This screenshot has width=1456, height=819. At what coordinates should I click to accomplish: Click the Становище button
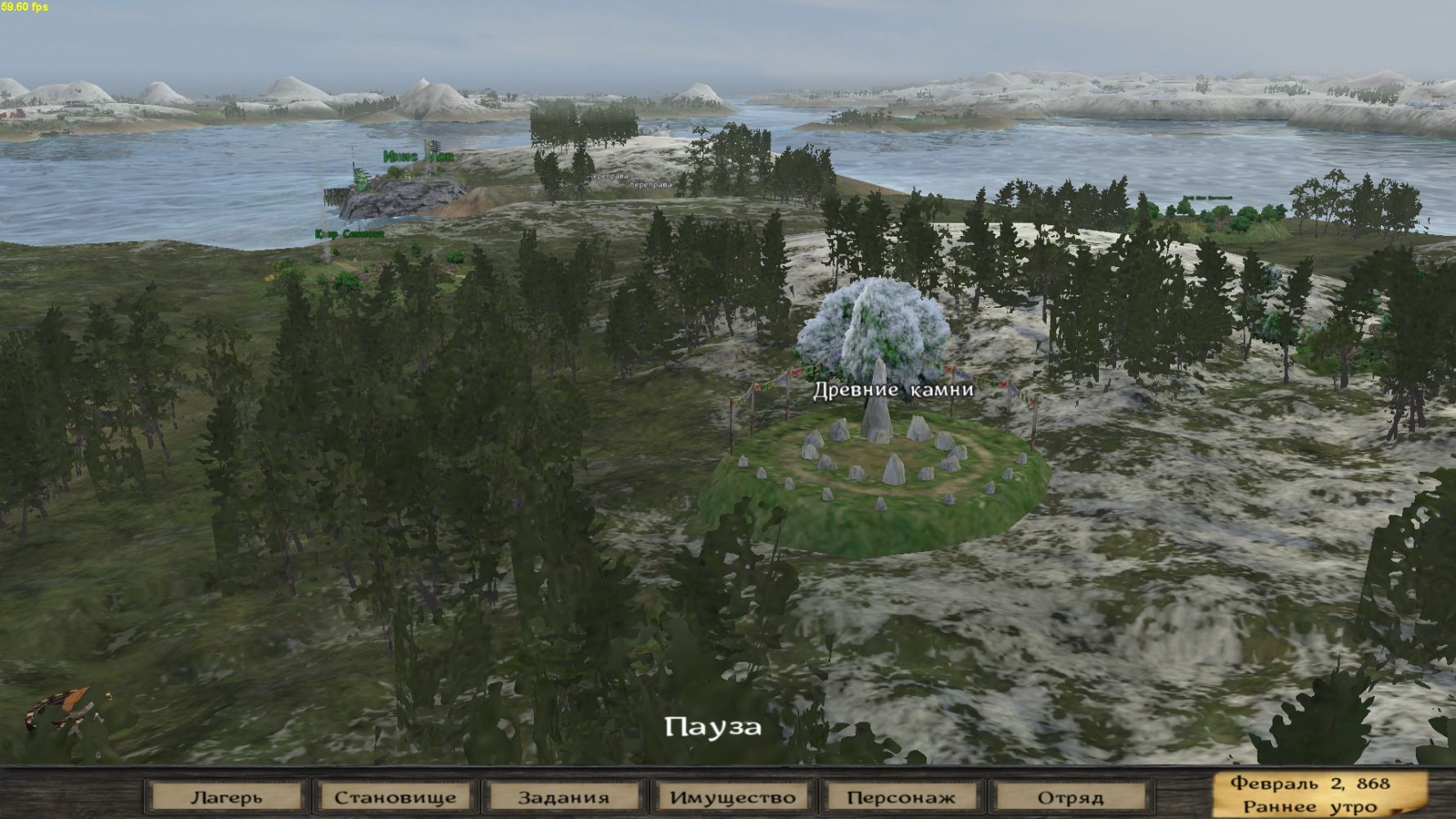tap(396, 797)
